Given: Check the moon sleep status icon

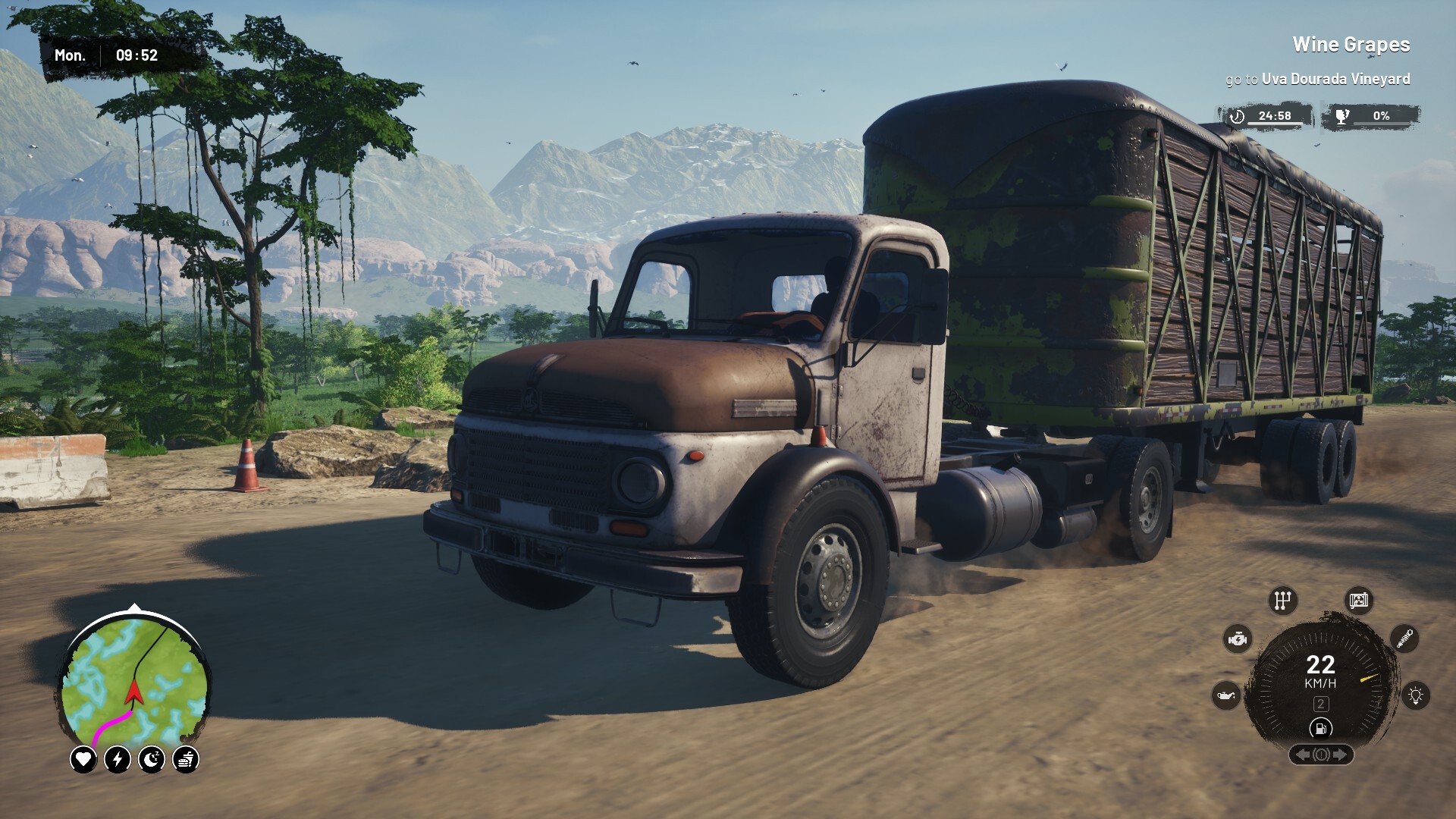Looking at the screenshot, I should click(152, 758).
